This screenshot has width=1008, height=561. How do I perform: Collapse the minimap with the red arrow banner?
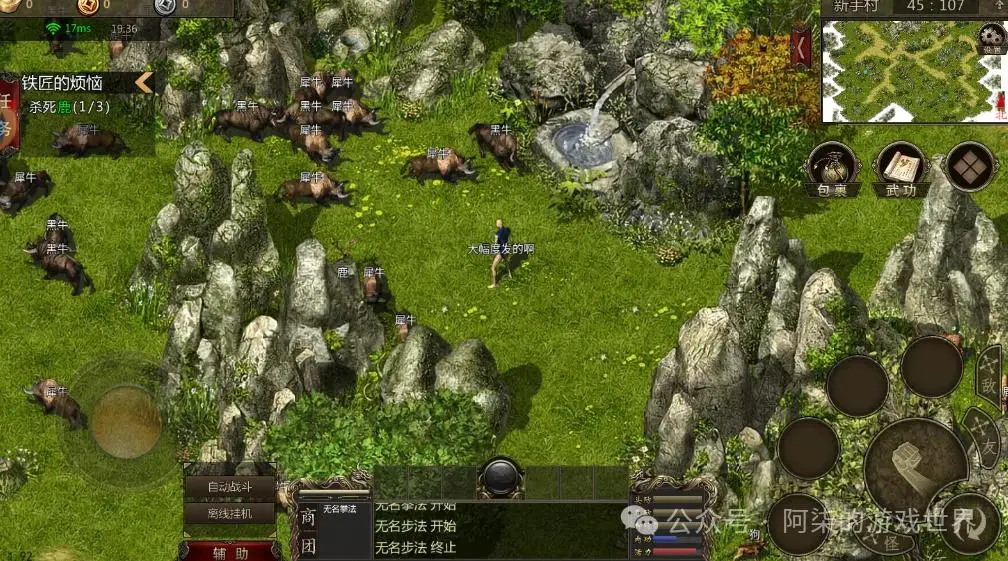tap(801, 47)
